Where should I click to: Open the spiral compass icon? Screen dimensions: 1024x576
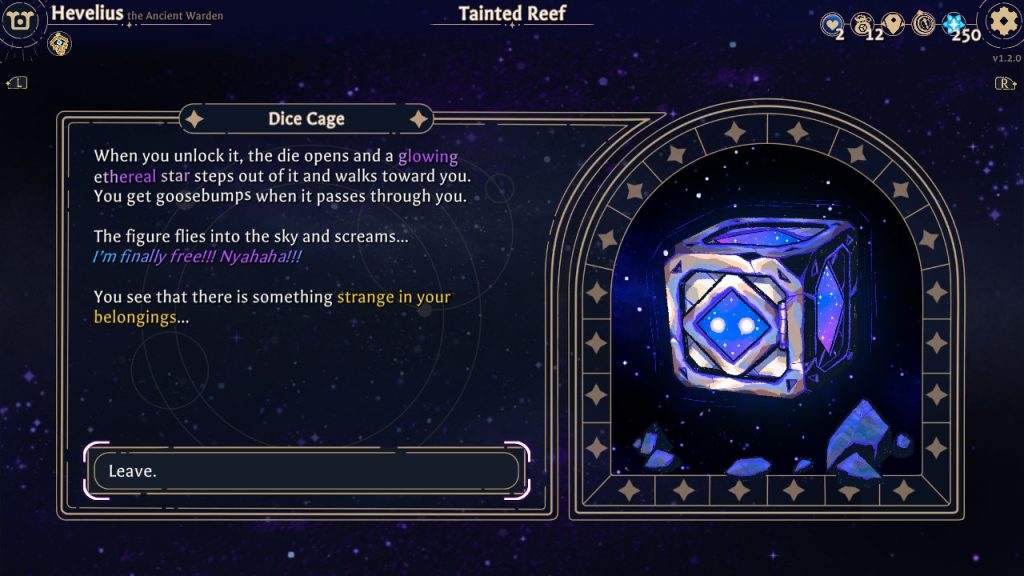point(924,23)
